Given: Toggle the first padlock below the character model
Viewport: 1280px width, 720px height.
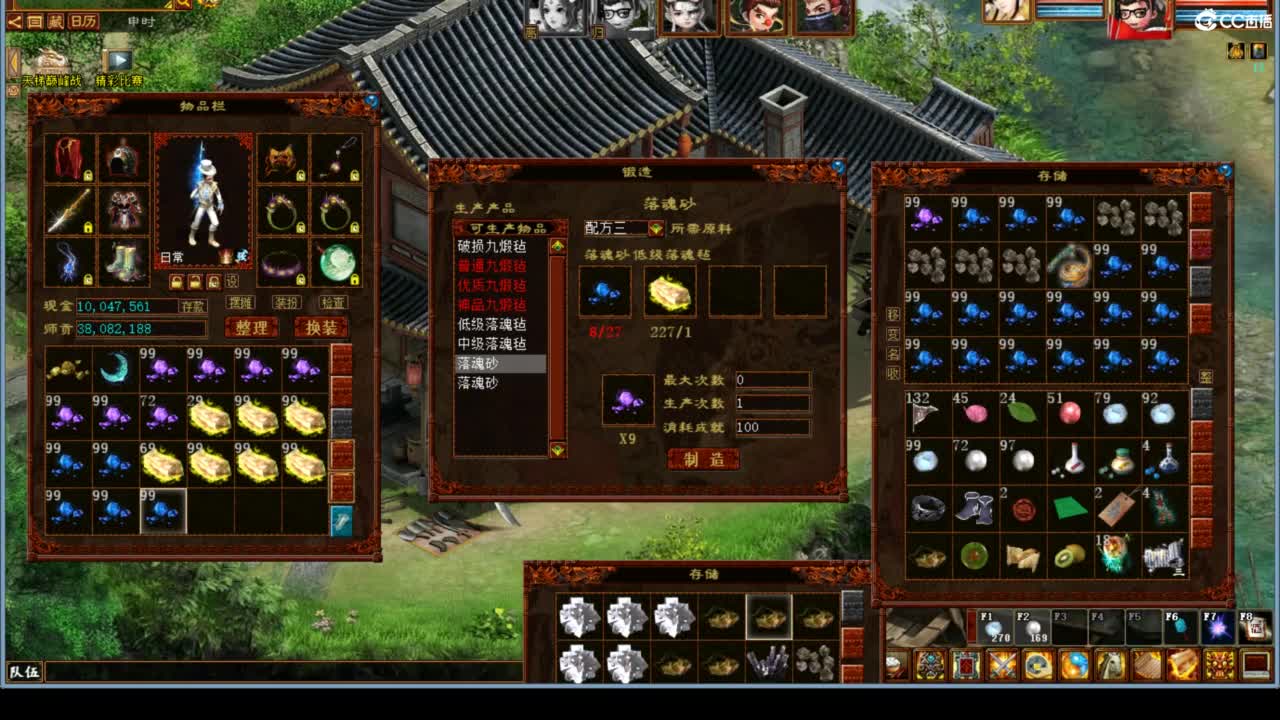Looking at the screenshot, I should pos(177,280).
